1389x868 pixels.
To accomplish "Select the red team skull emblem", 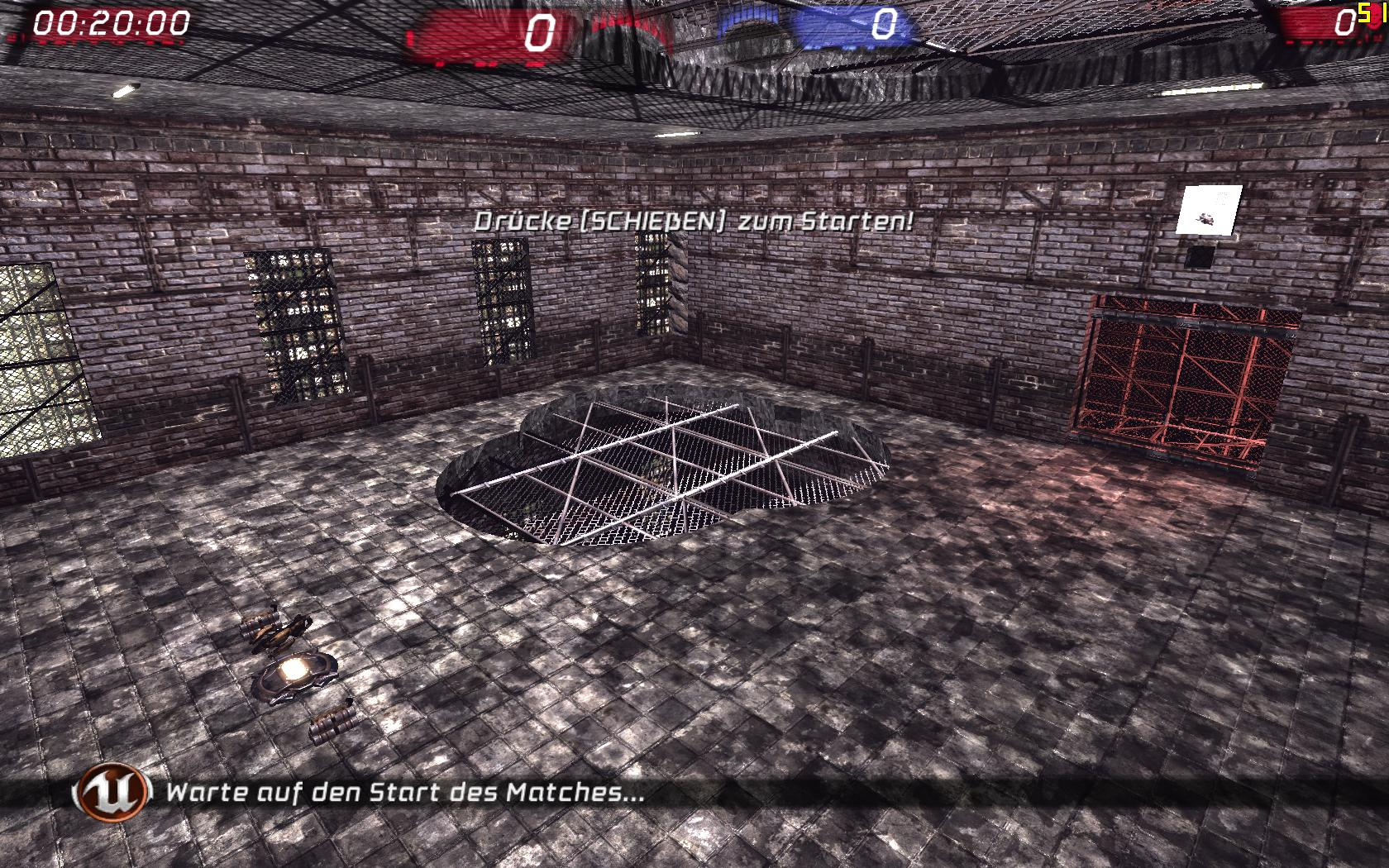I will pos(1374,18).
